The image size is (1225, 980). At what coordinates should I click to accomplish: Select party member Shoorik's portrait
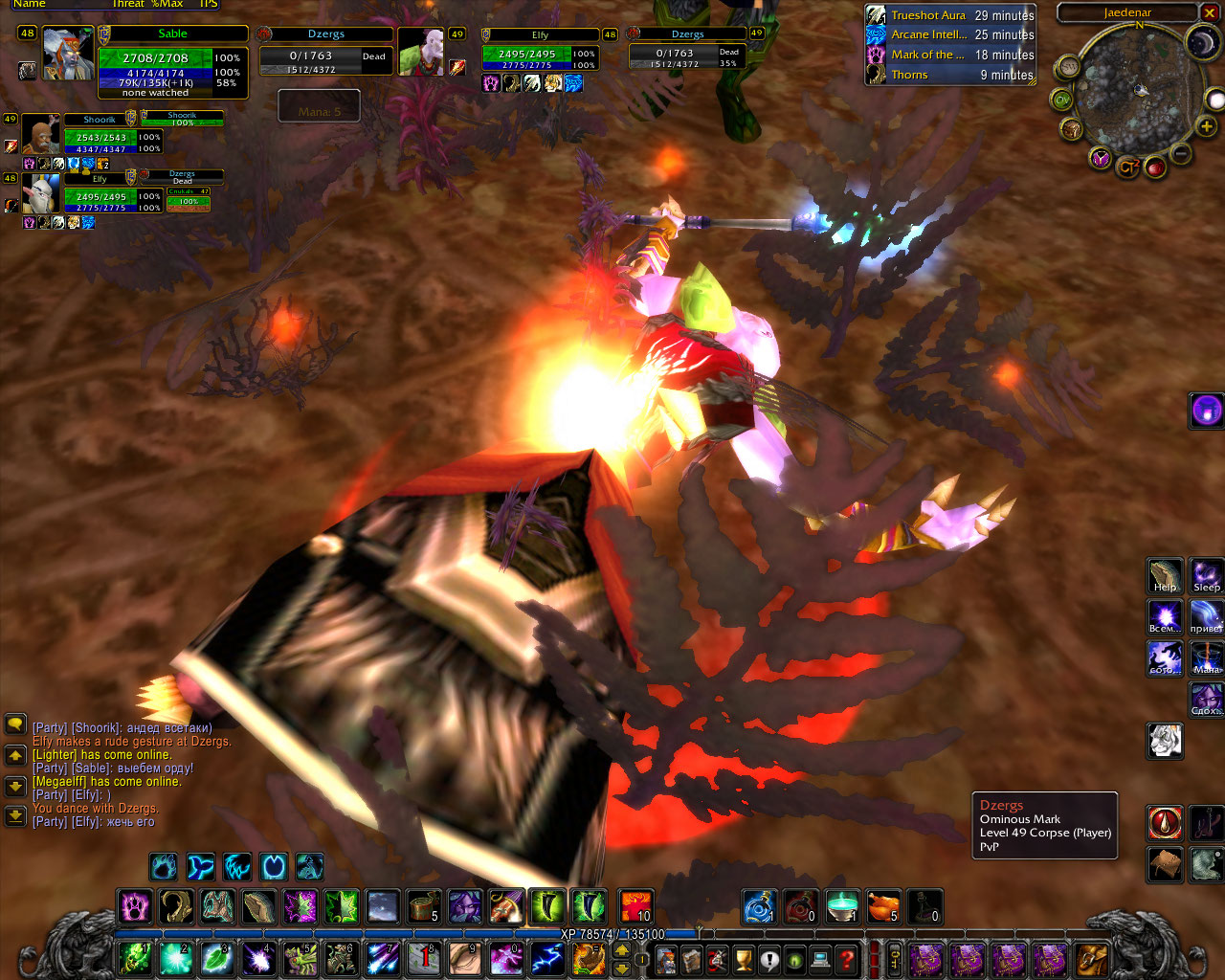pyautogui.click(x=40, y=135)
